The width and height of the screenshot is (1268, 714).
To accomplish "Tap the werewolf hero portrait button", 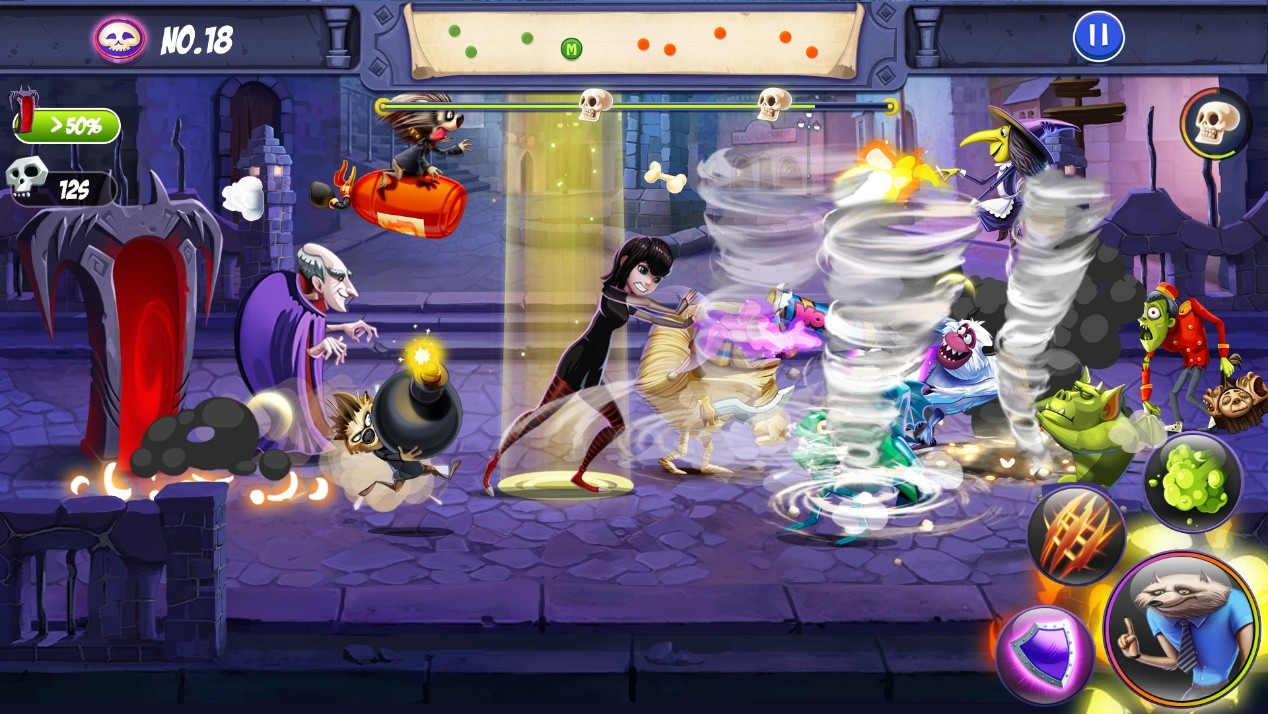I will 1182,628.
